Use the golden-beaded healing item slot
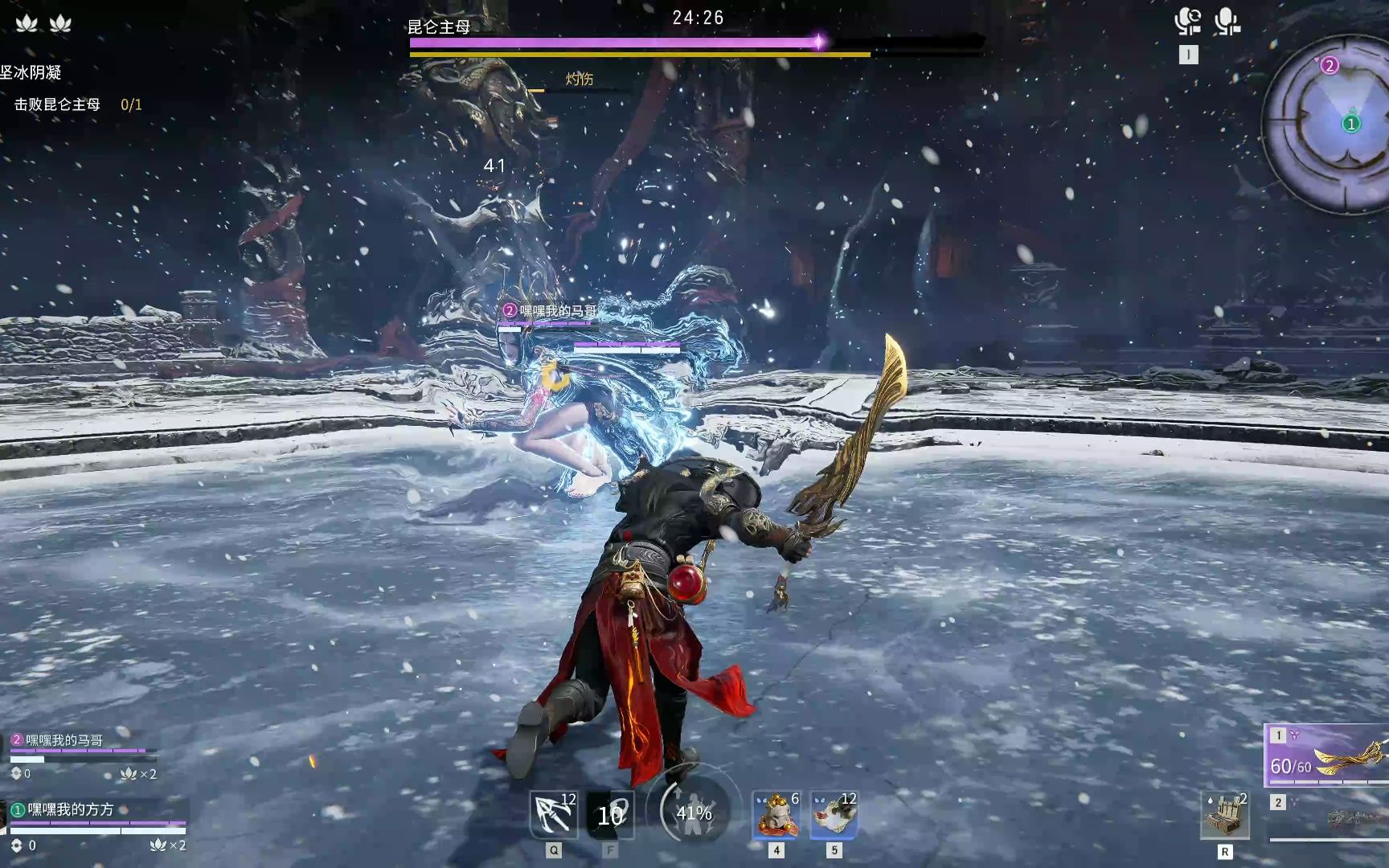 [776, 815]
